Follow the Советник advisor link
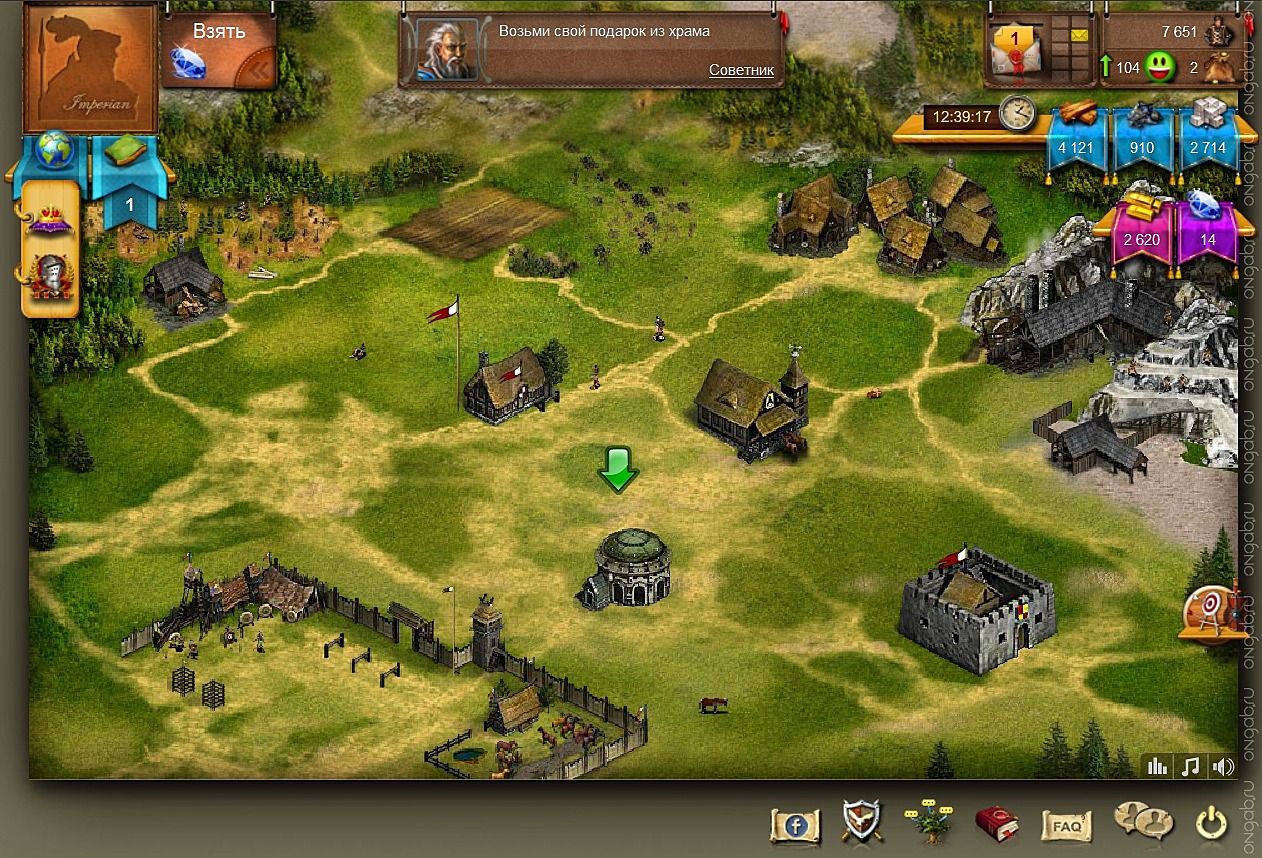The image size is (1262, 858). (x=741, y=70)
